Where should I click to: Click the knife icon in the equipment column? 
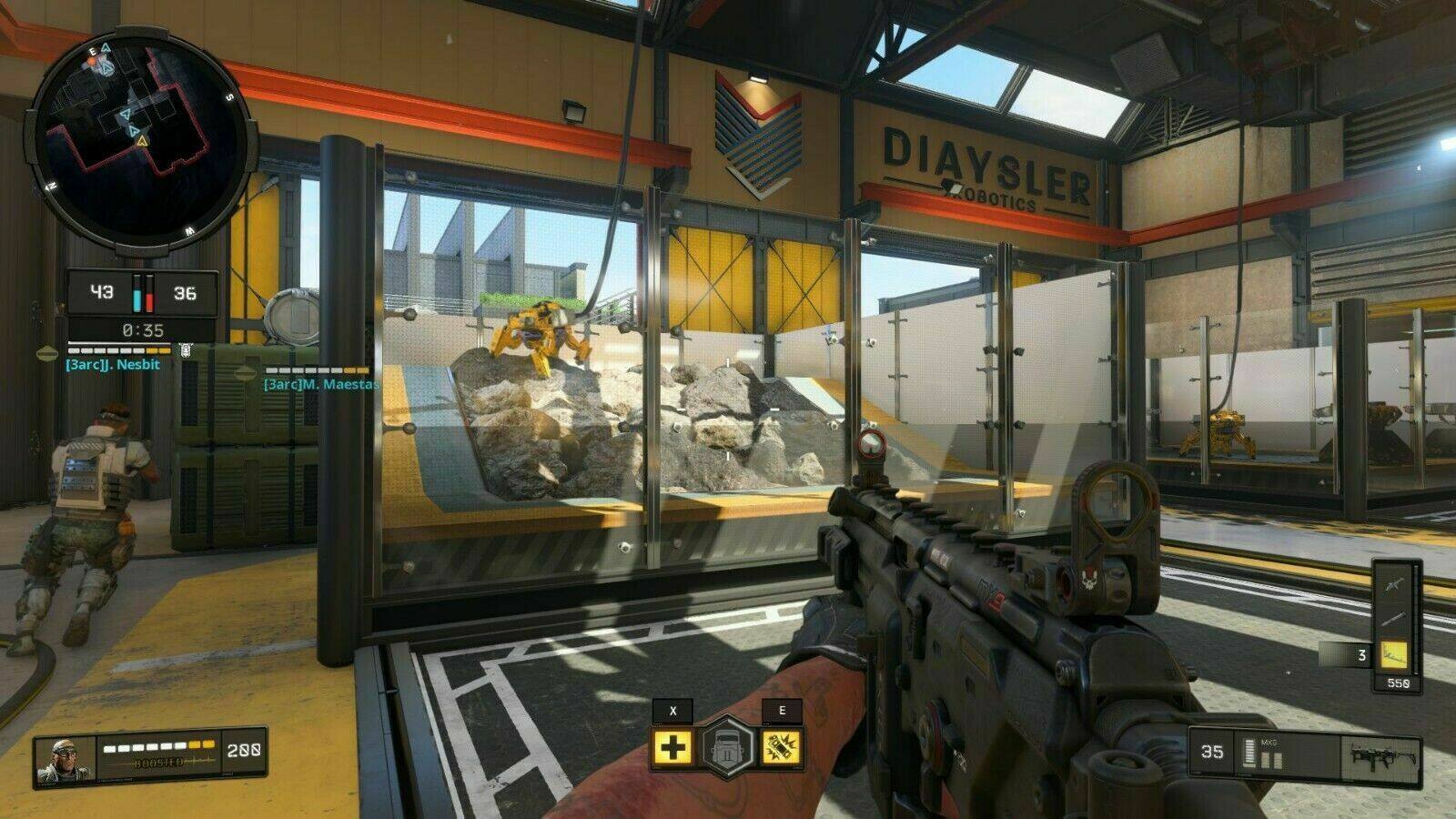point(1393,619)
